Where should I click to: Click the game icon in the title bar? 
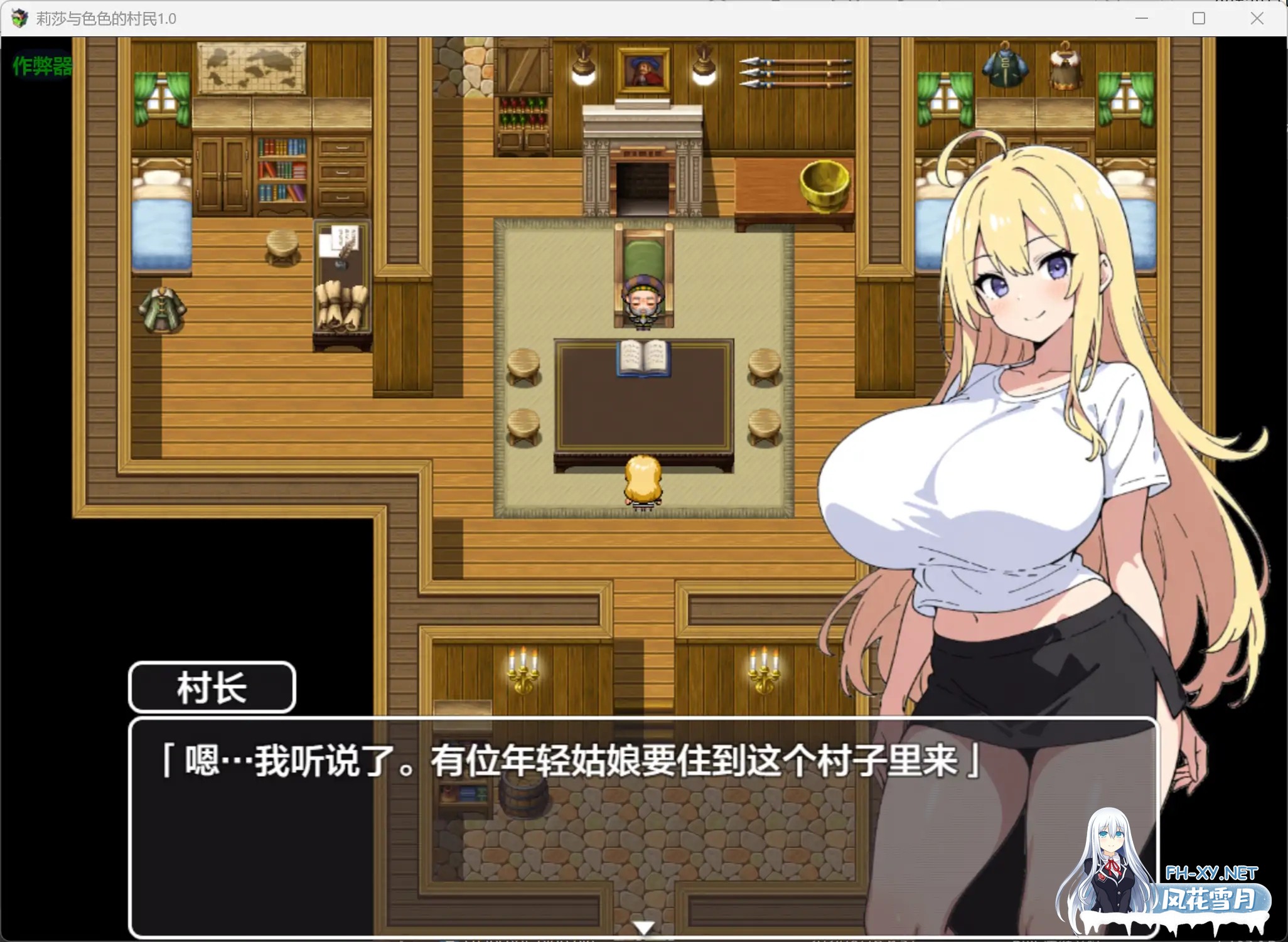click(x=19, y=18)
